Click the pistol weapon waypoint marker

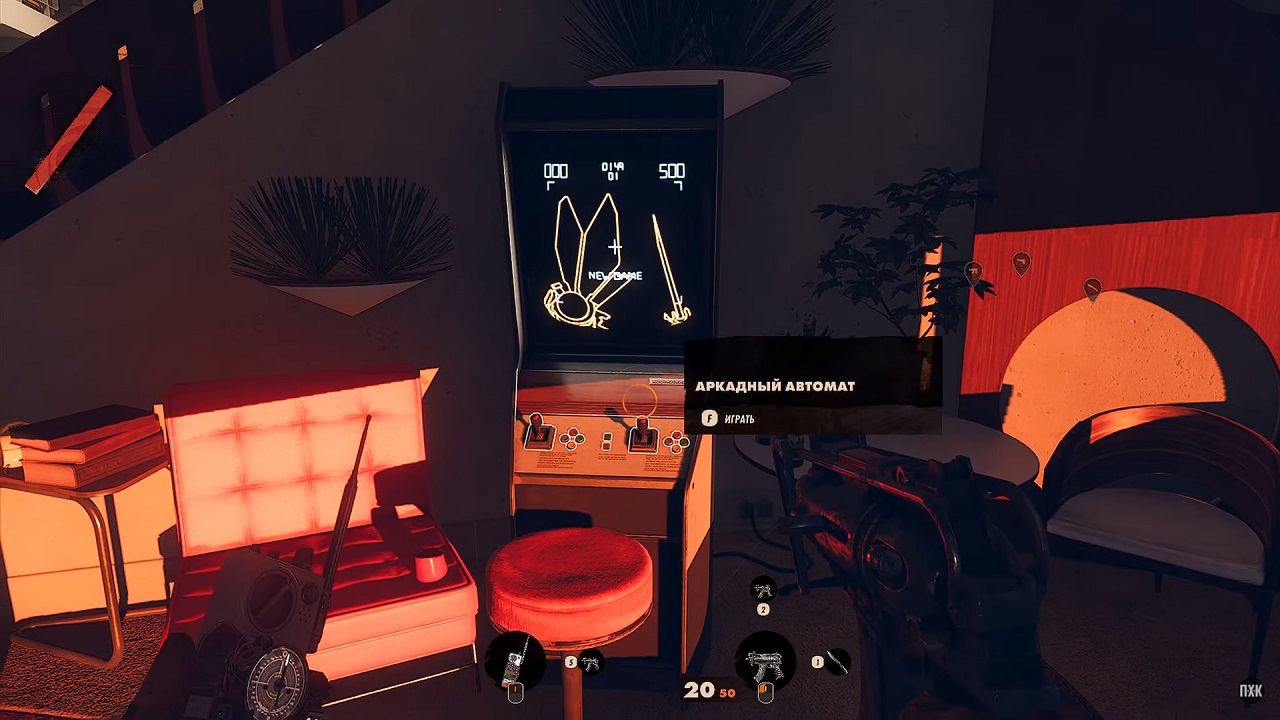pos(1021,262)
